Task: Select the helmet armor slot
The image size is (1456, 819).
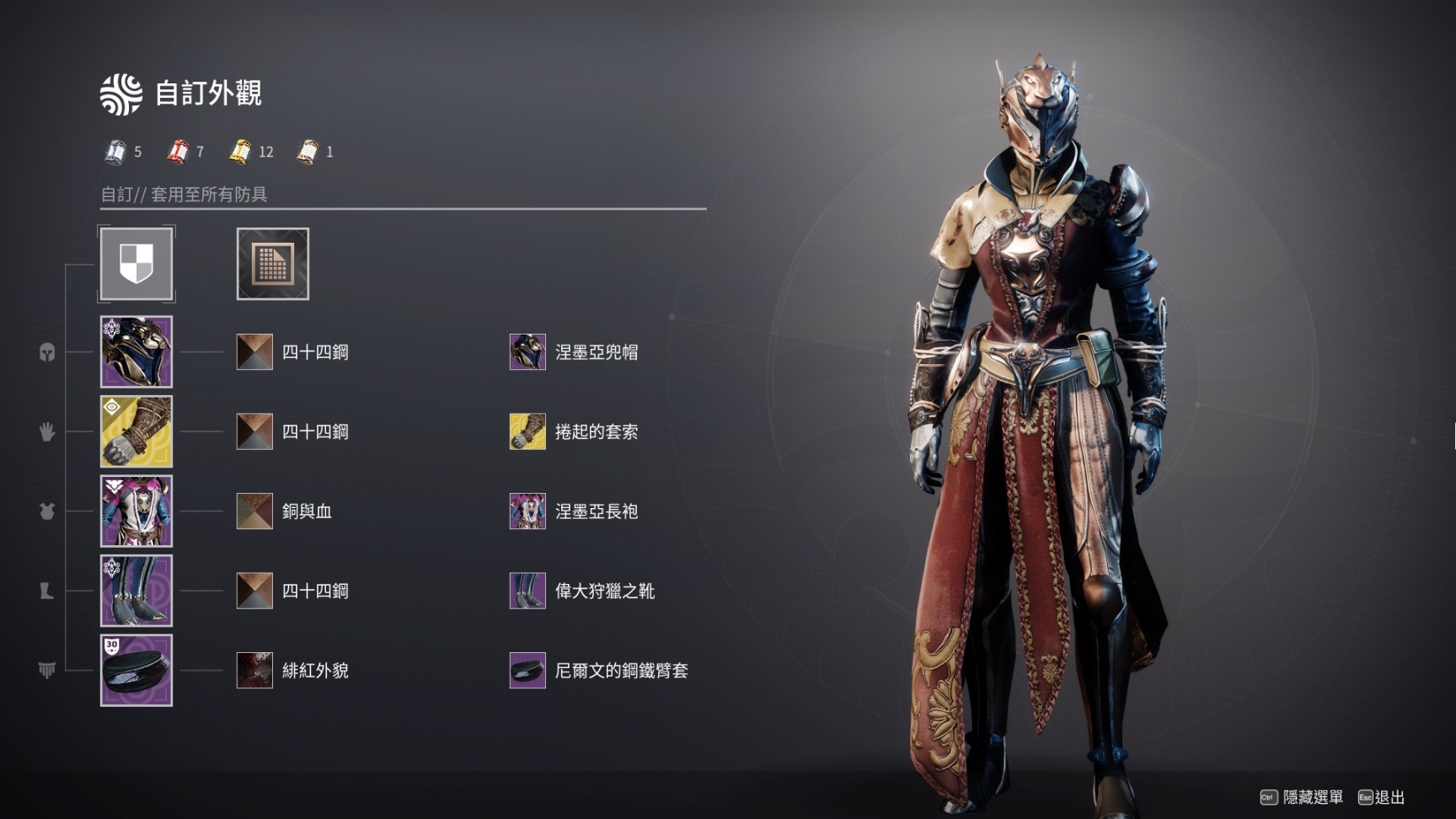Action: pos(136,352)
